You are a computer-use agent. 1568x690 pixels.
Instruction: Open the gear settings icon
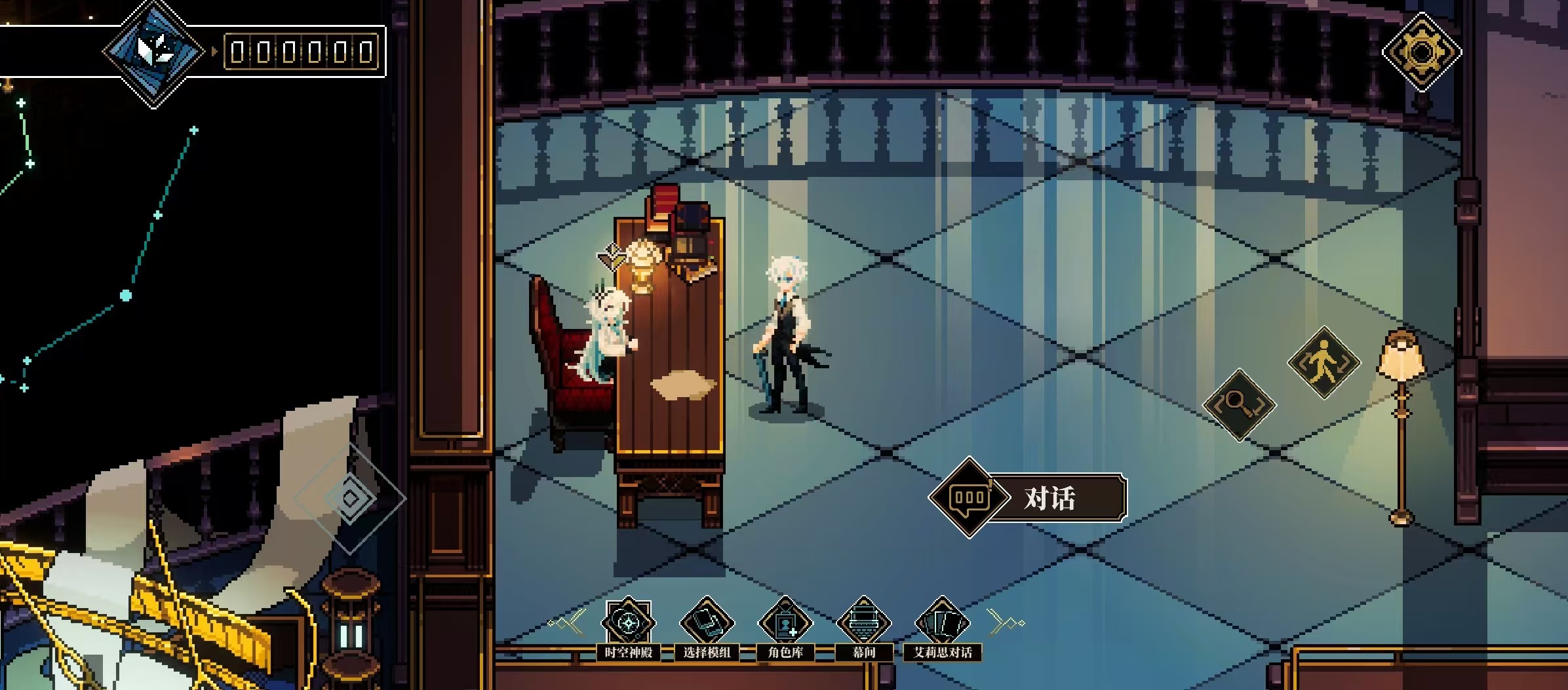point(1421,52)
